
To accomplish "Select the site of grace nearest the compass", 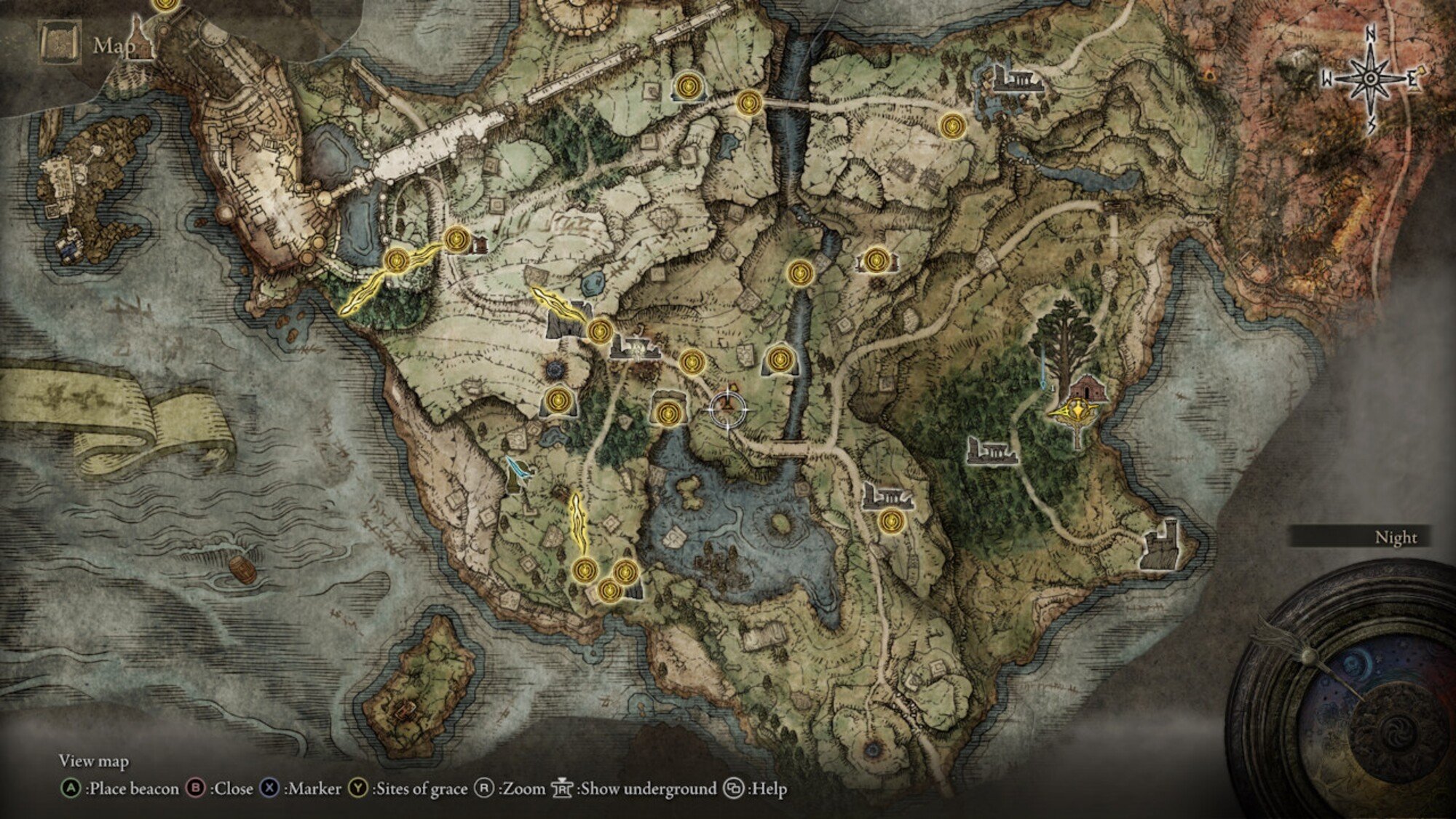I will pyautogui.click(x=951, y=126).
